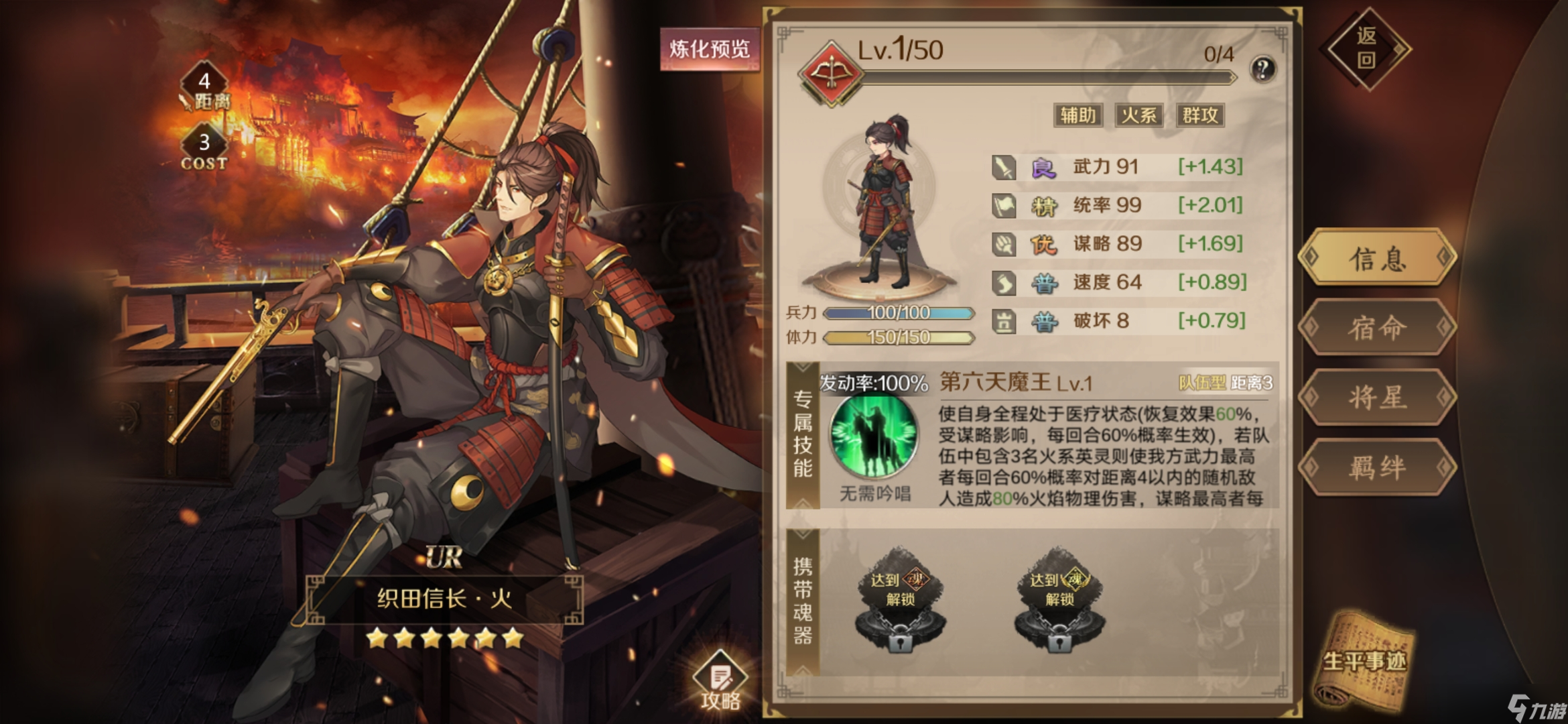
Task: Show help via the question mark icon
Action: click(1262, 69)
